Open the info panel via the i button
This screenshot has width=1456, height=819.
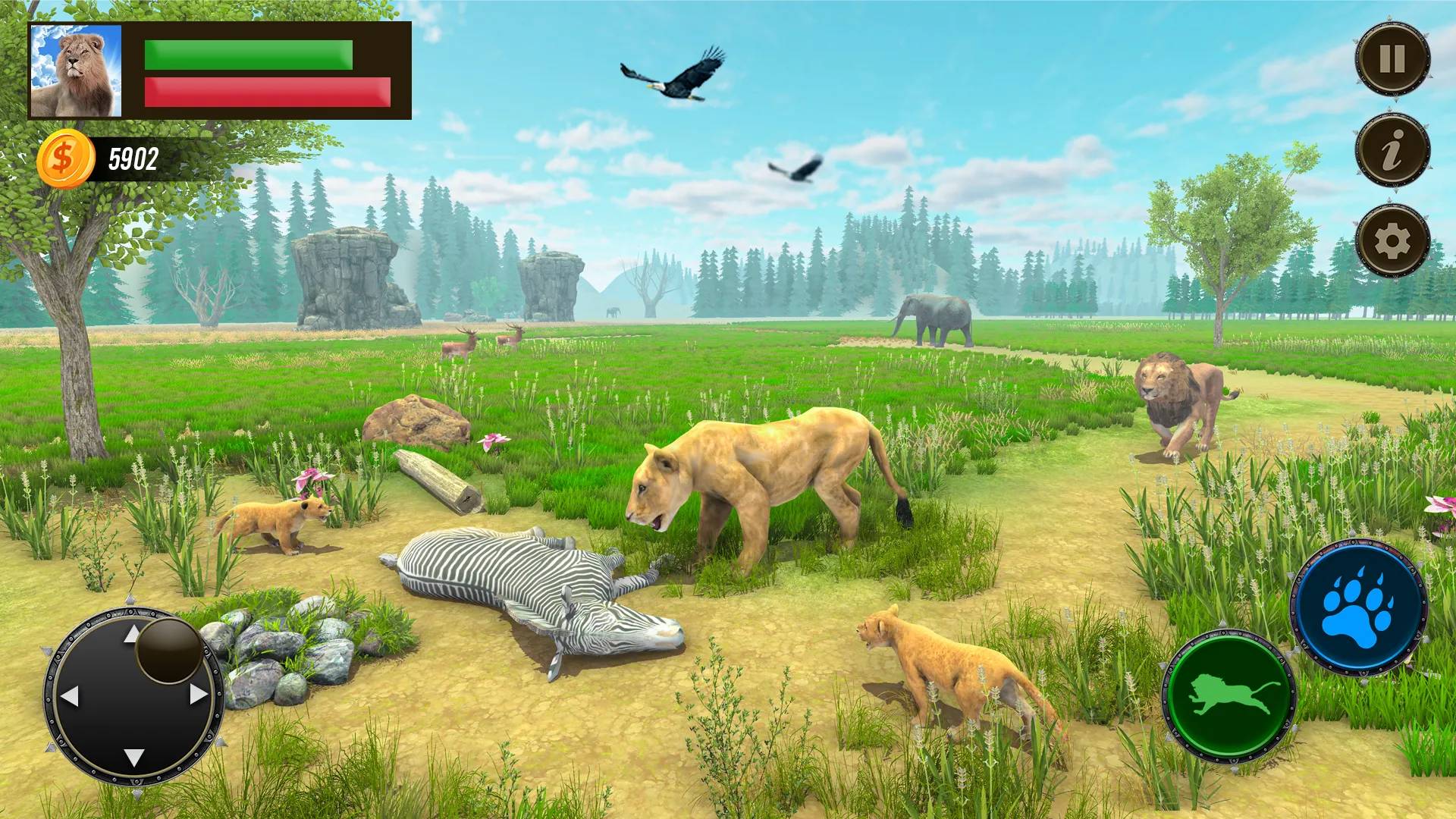(x=1392, y=149)
